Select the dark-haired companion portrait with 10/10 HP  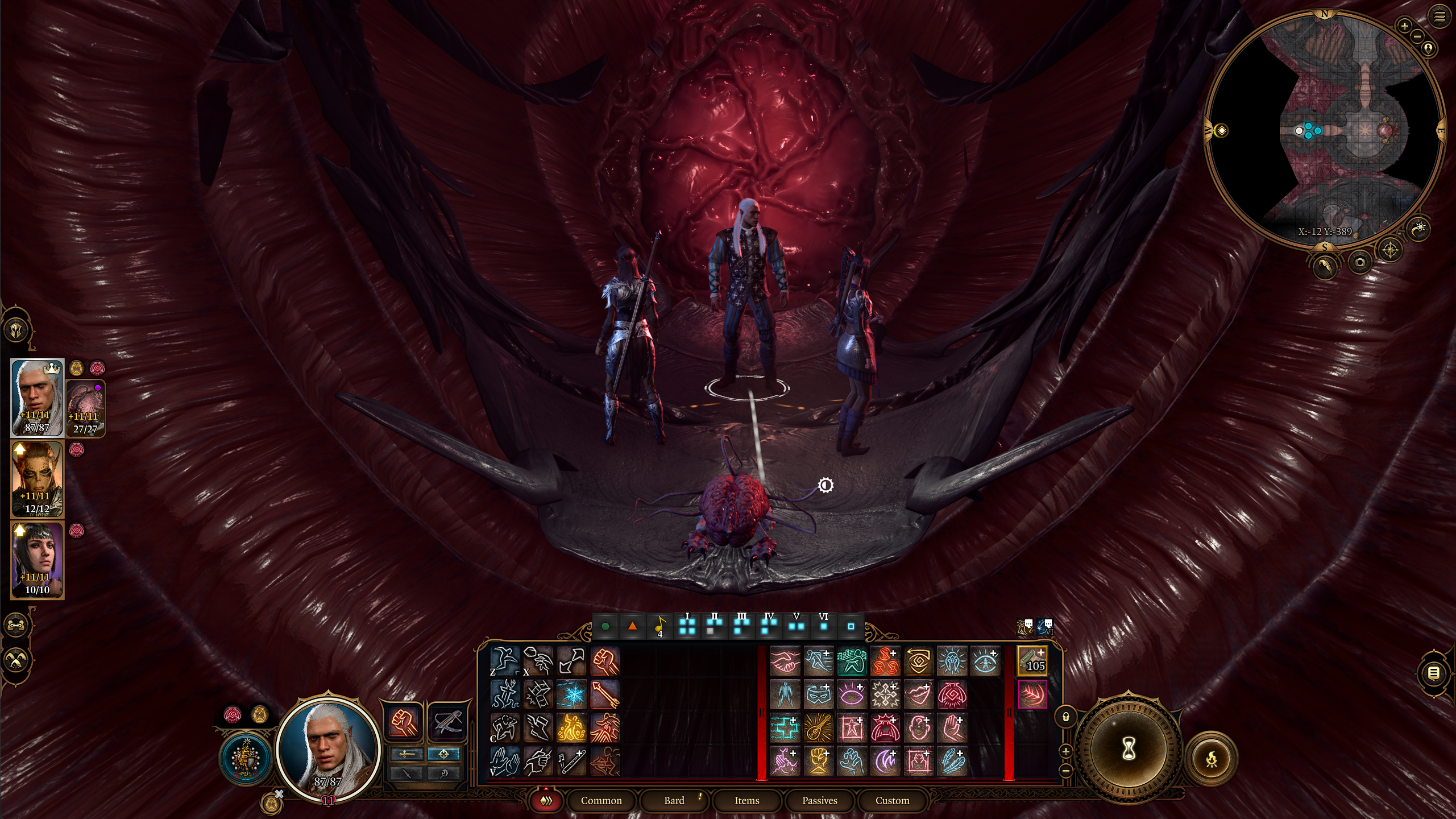coord(37,560)
